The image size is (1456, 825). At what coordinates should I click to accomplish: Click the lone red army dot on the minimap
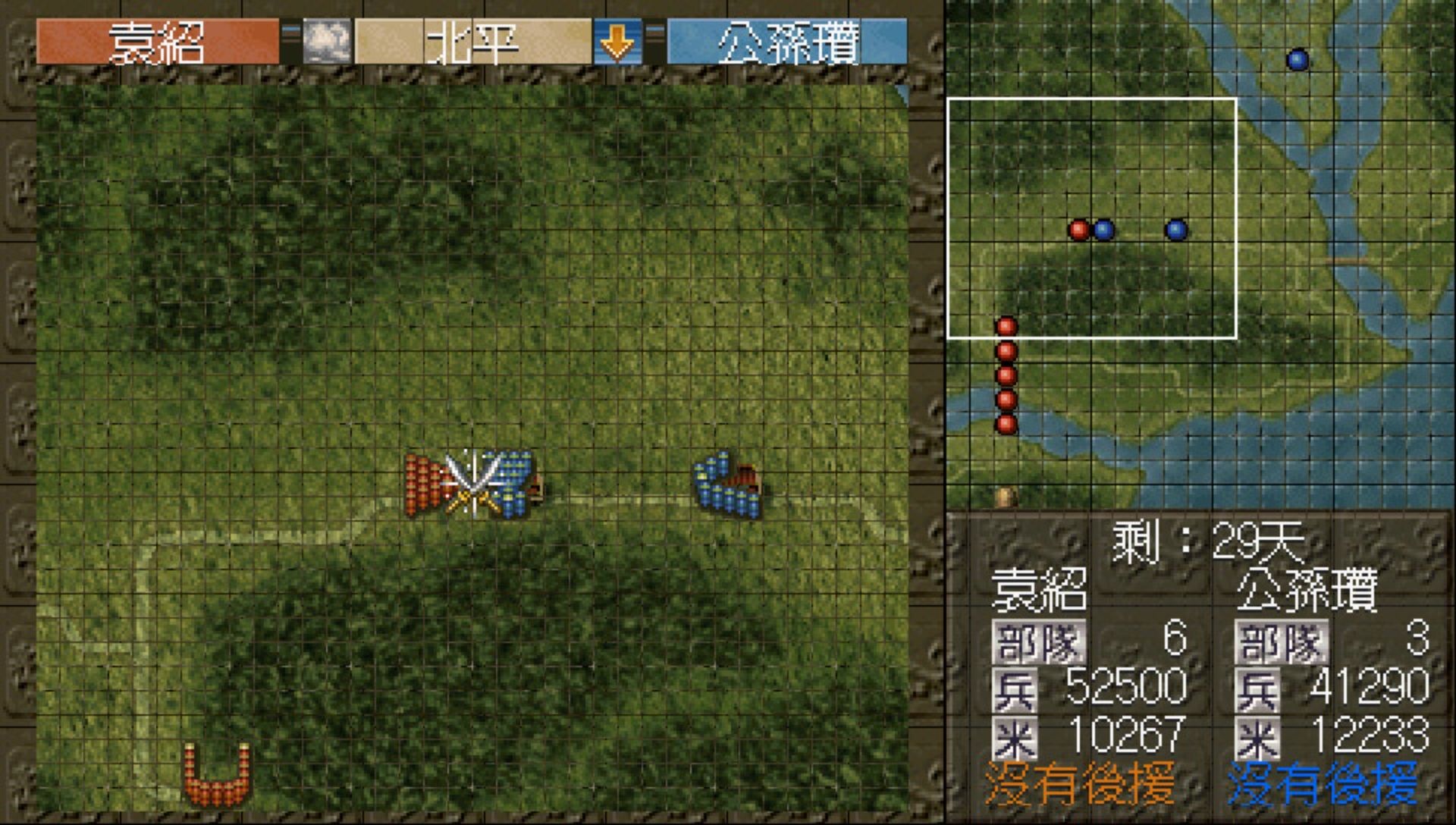pos(1080,229)
